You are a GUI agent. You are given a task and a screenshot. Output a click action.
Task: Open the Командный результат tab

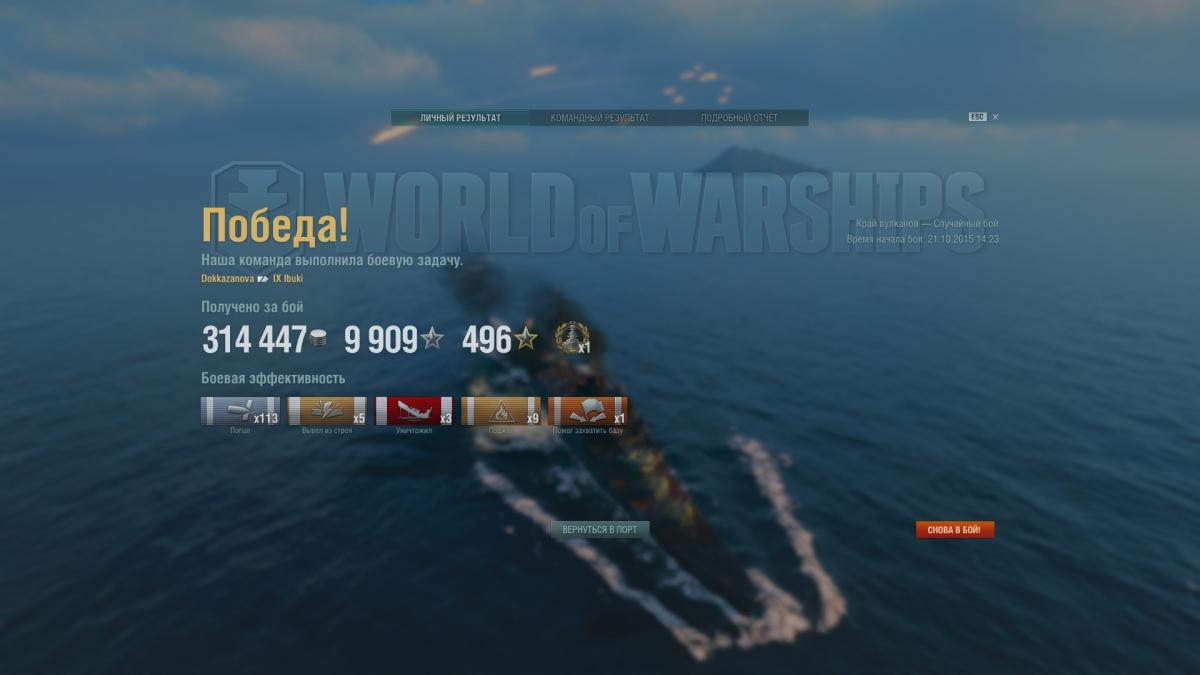coord(599,118)
